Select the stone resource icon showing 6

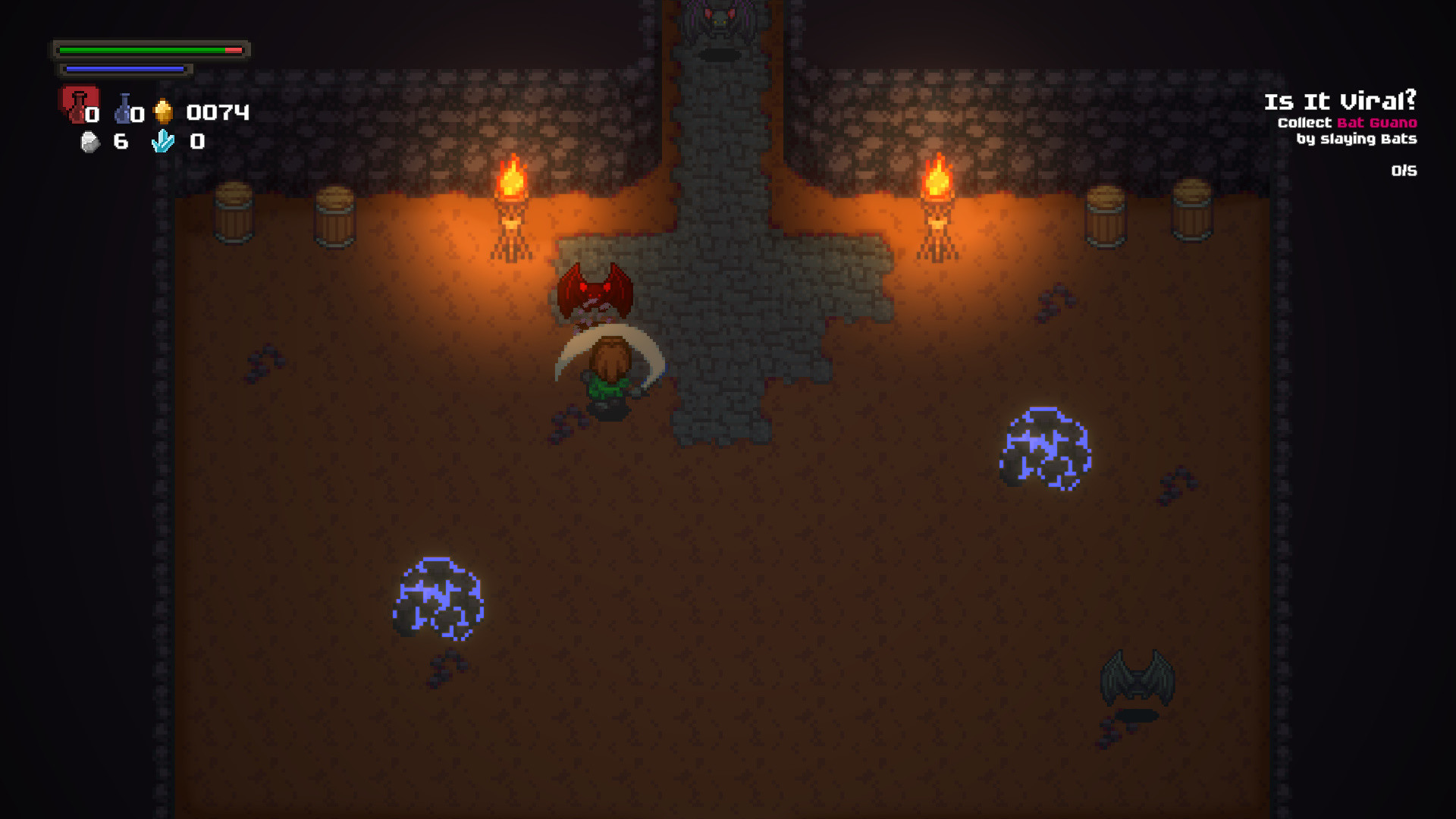(x=90, y=140)
